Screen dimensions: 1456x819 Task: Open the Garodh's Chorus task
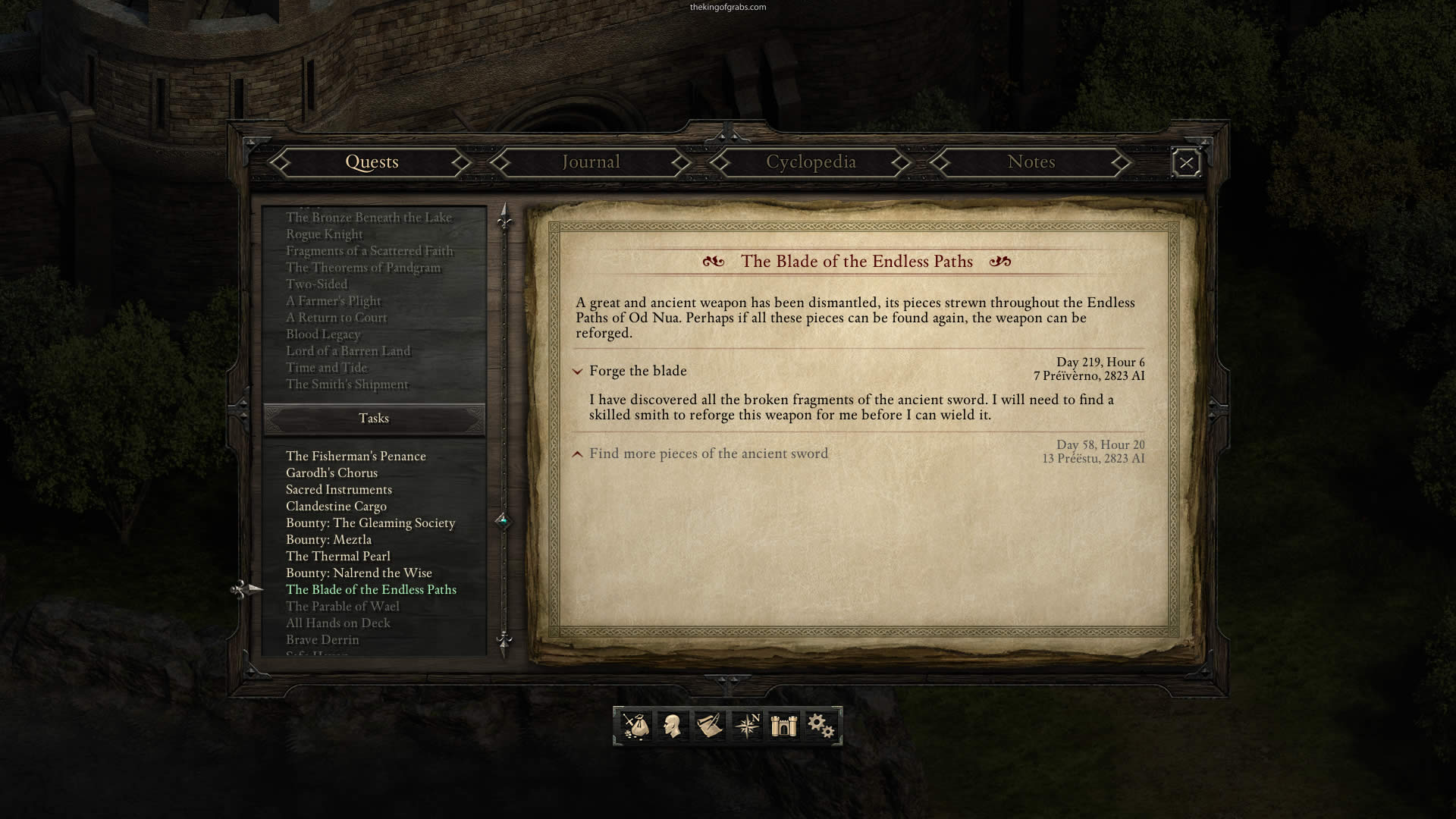pyautogui.click(x=331, y=472)
